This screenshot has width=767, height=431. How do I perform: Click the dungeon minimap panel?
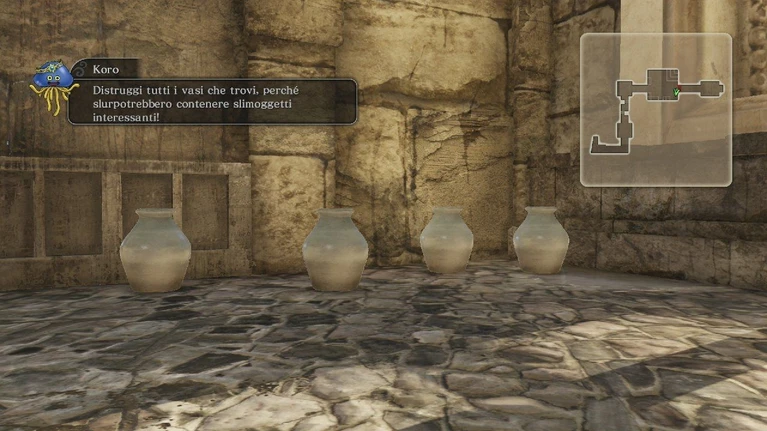(x=655, y=110)
